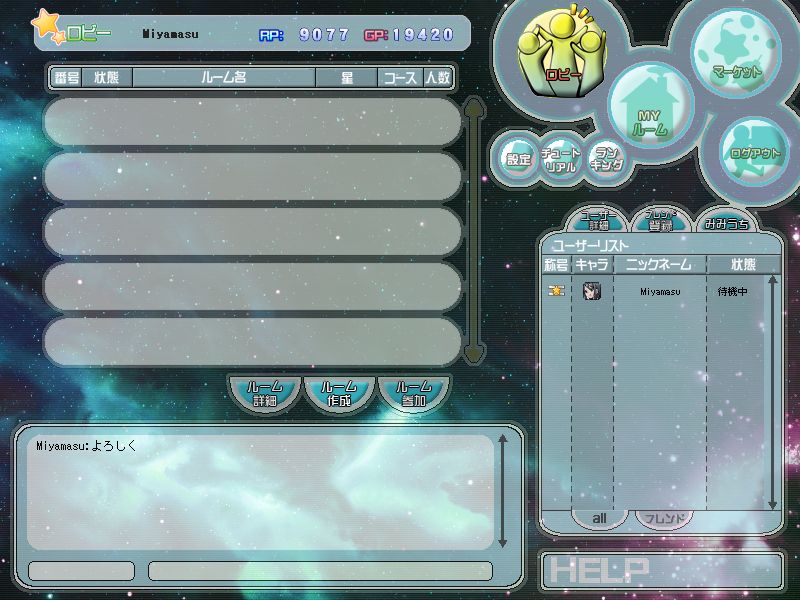800x600 pixels.
Task: Select the みみうち (Whisper) tab
Action: 724,222
